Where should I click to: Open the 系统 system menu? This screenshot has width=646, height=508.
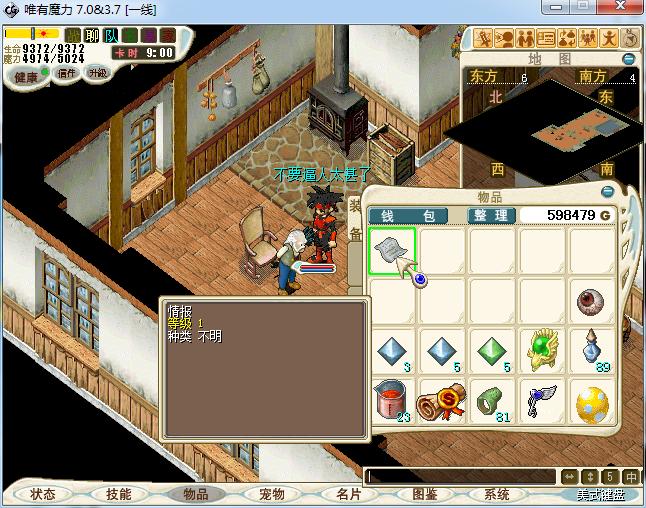tap(497, 494)
